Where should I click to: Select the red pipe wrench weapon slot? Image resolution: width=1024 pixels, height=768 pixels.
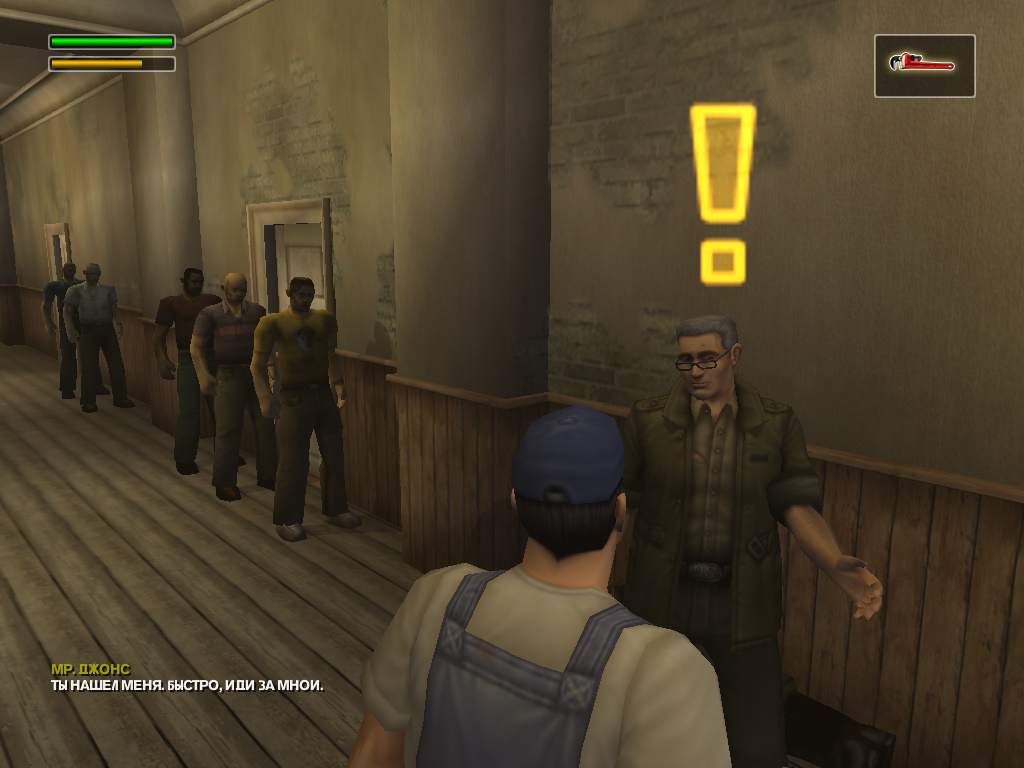click(x=924, y=66)
